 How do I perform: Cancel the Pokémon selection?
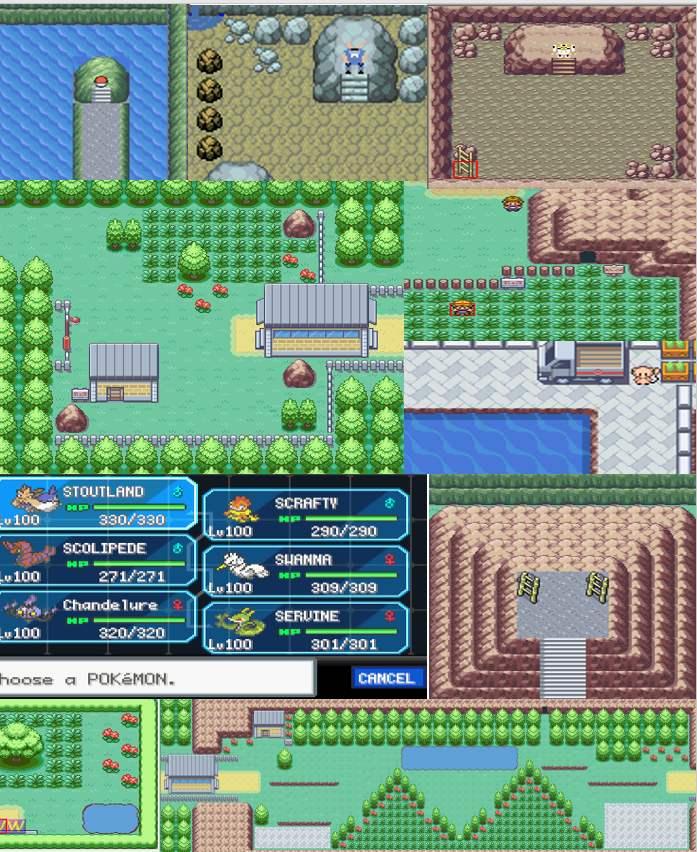pyautogui.click(x=386, y=678)
